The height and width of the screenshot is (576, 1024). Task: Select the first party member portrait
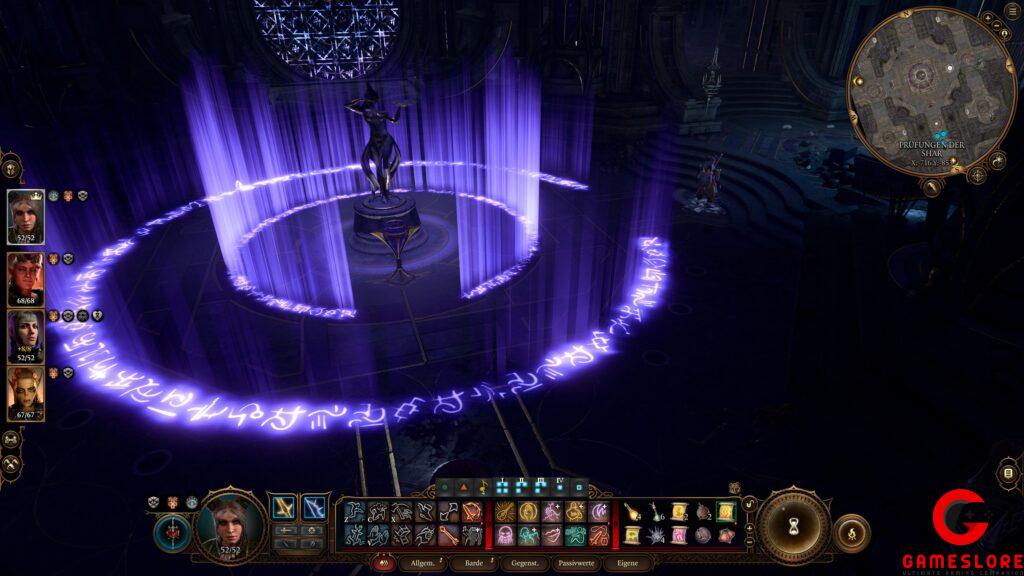coord(25,215)
